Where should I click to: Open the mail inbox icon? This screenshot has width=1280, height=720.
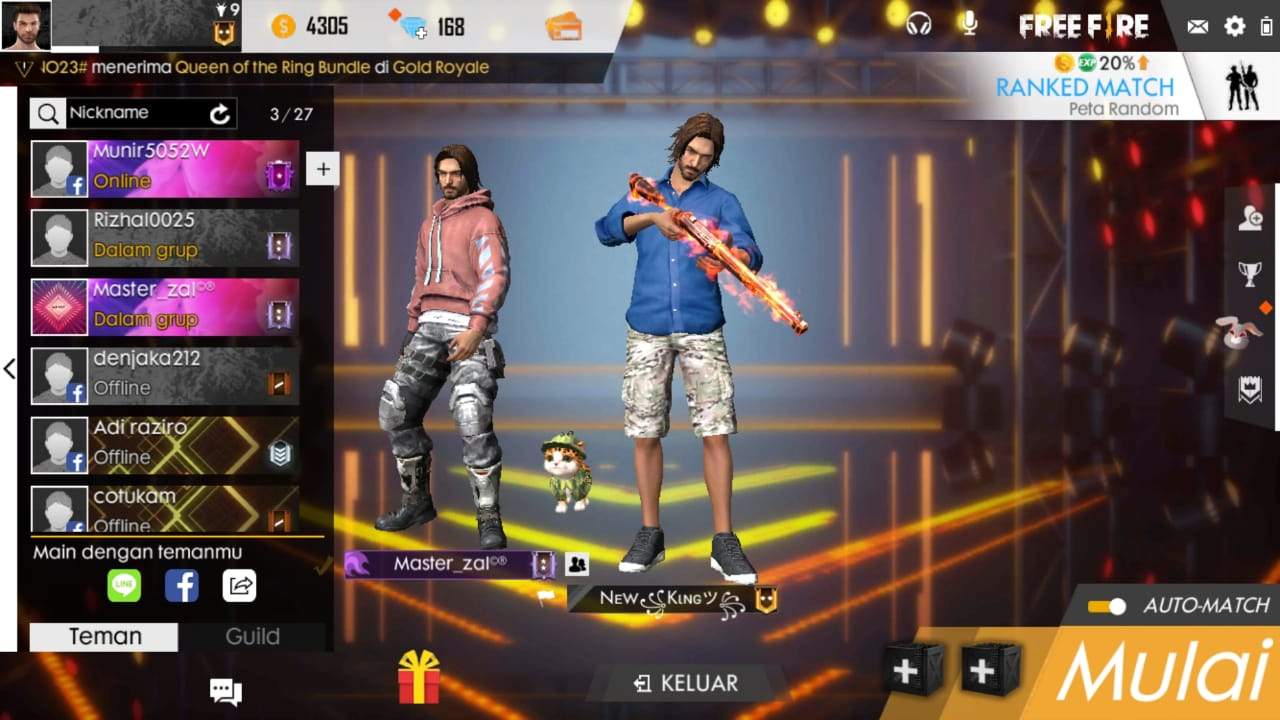point(1196,26)
